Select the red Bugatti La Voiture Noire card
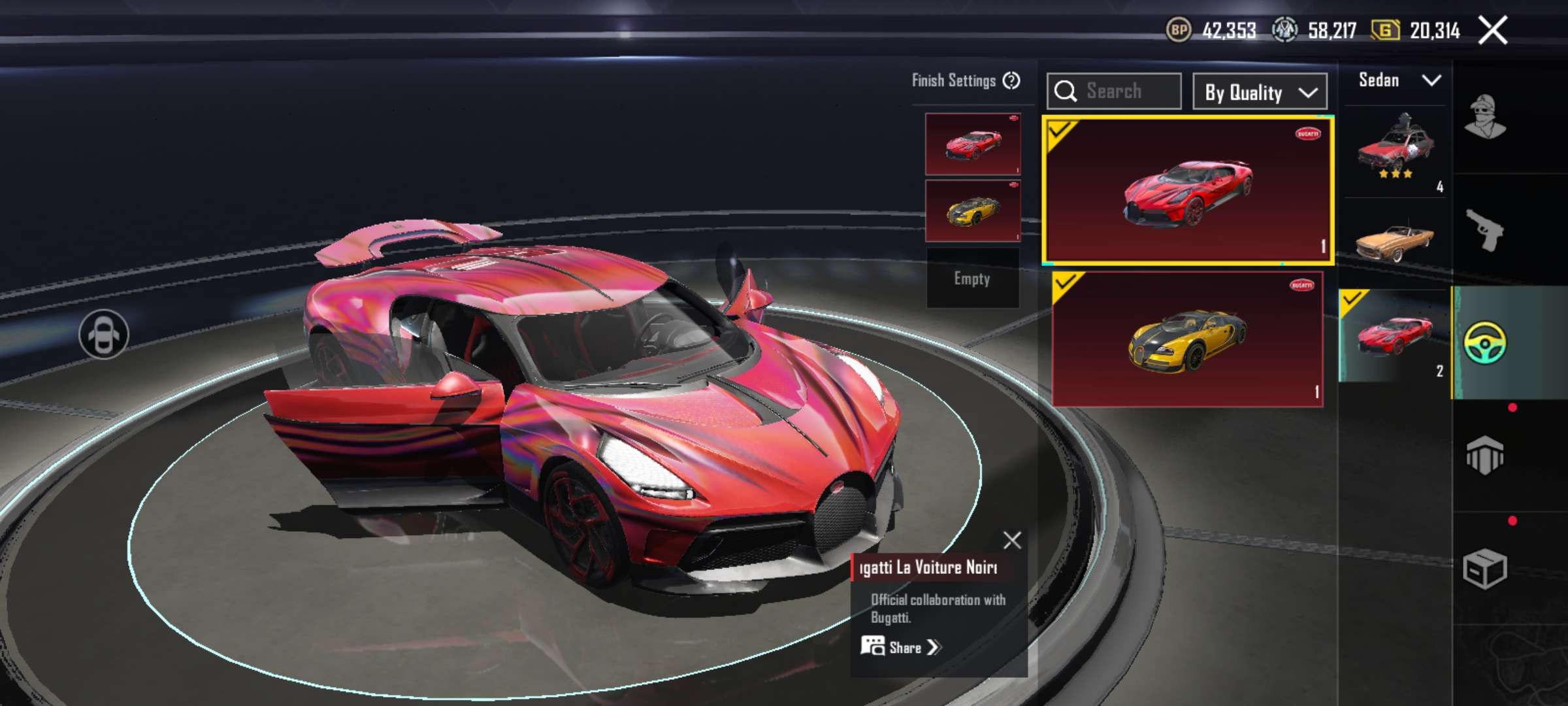 (x=1187, y=191)
